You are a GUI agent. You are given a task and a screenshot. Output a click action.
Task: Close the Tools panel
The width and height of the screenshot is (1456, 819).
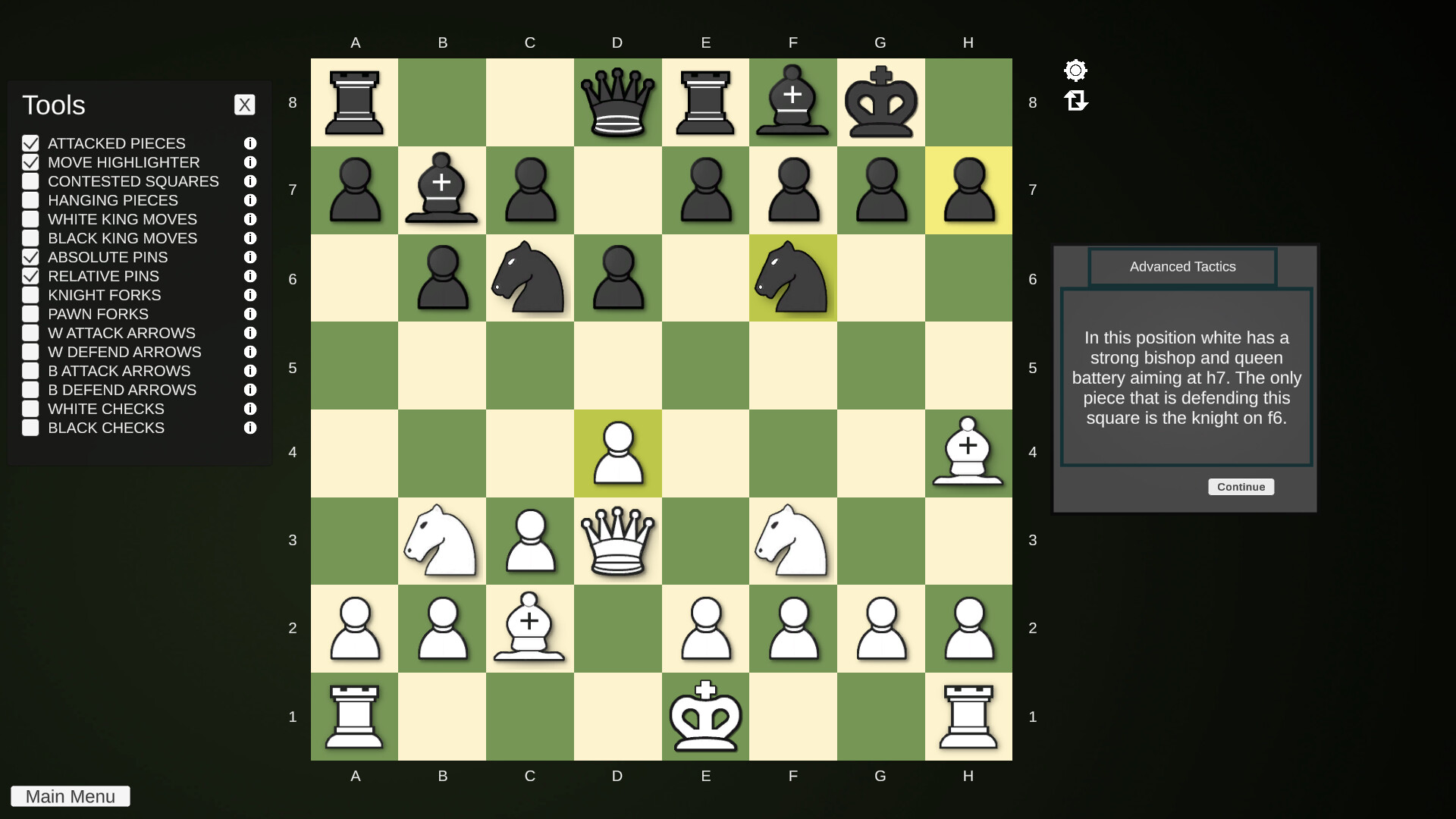244,105
